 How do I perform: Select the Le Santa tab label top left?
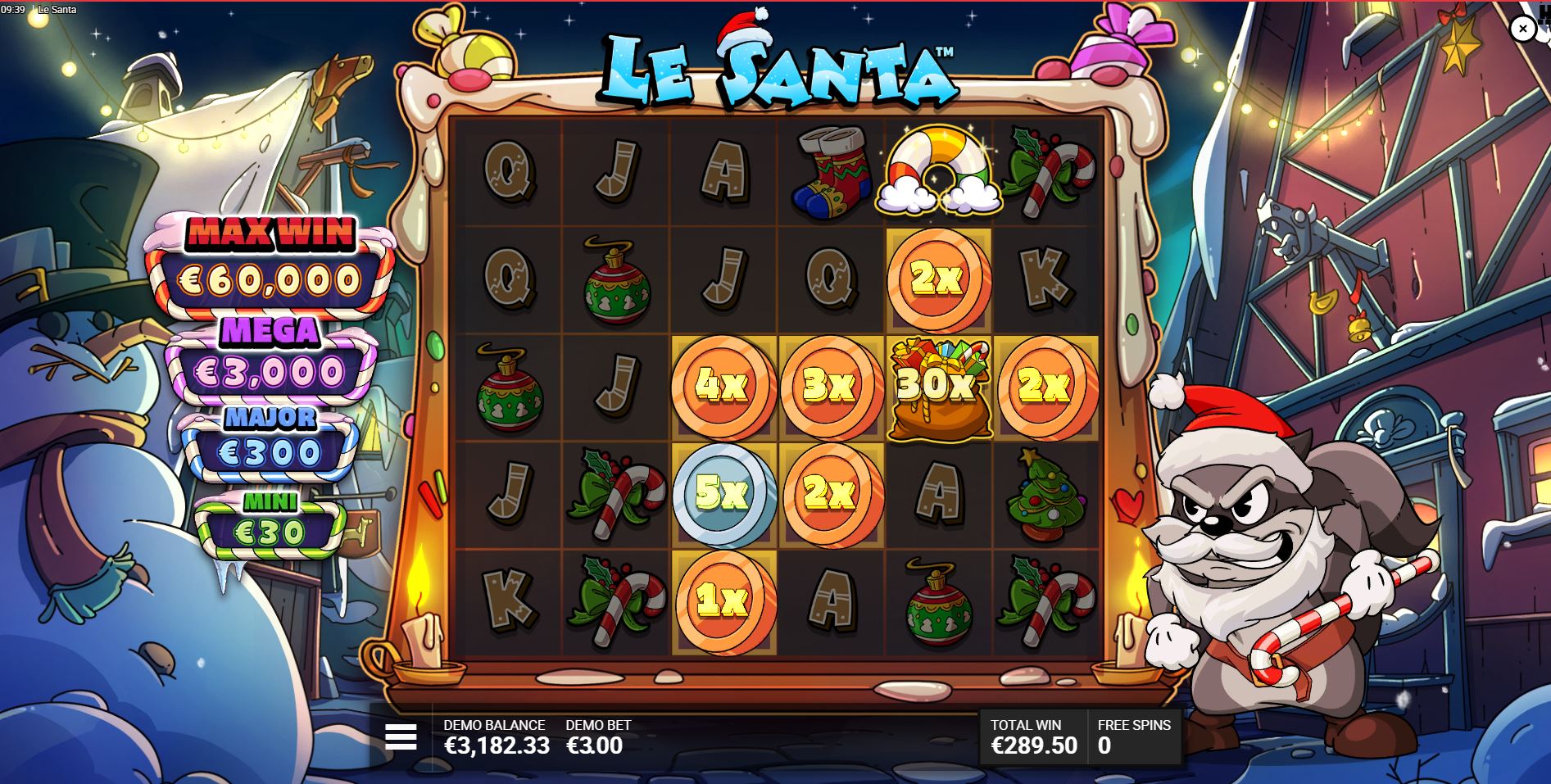pos(56,10)
